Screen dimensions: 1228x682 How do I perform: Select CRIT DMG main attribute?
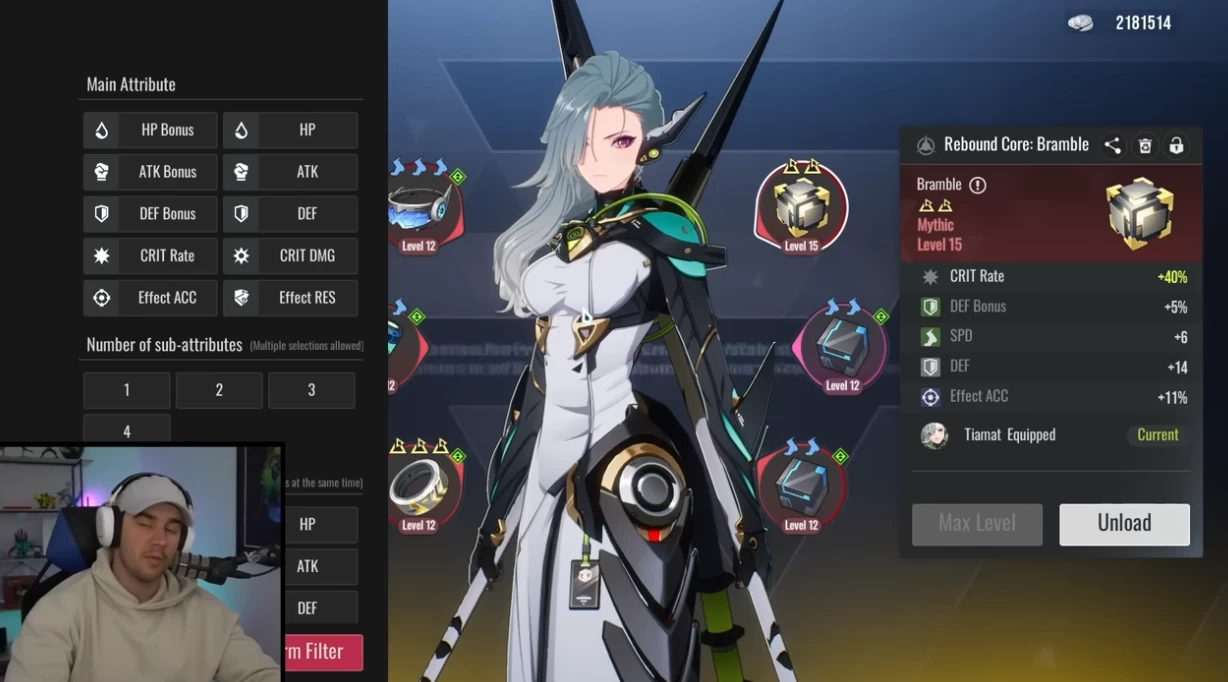(x=290, y=256)
